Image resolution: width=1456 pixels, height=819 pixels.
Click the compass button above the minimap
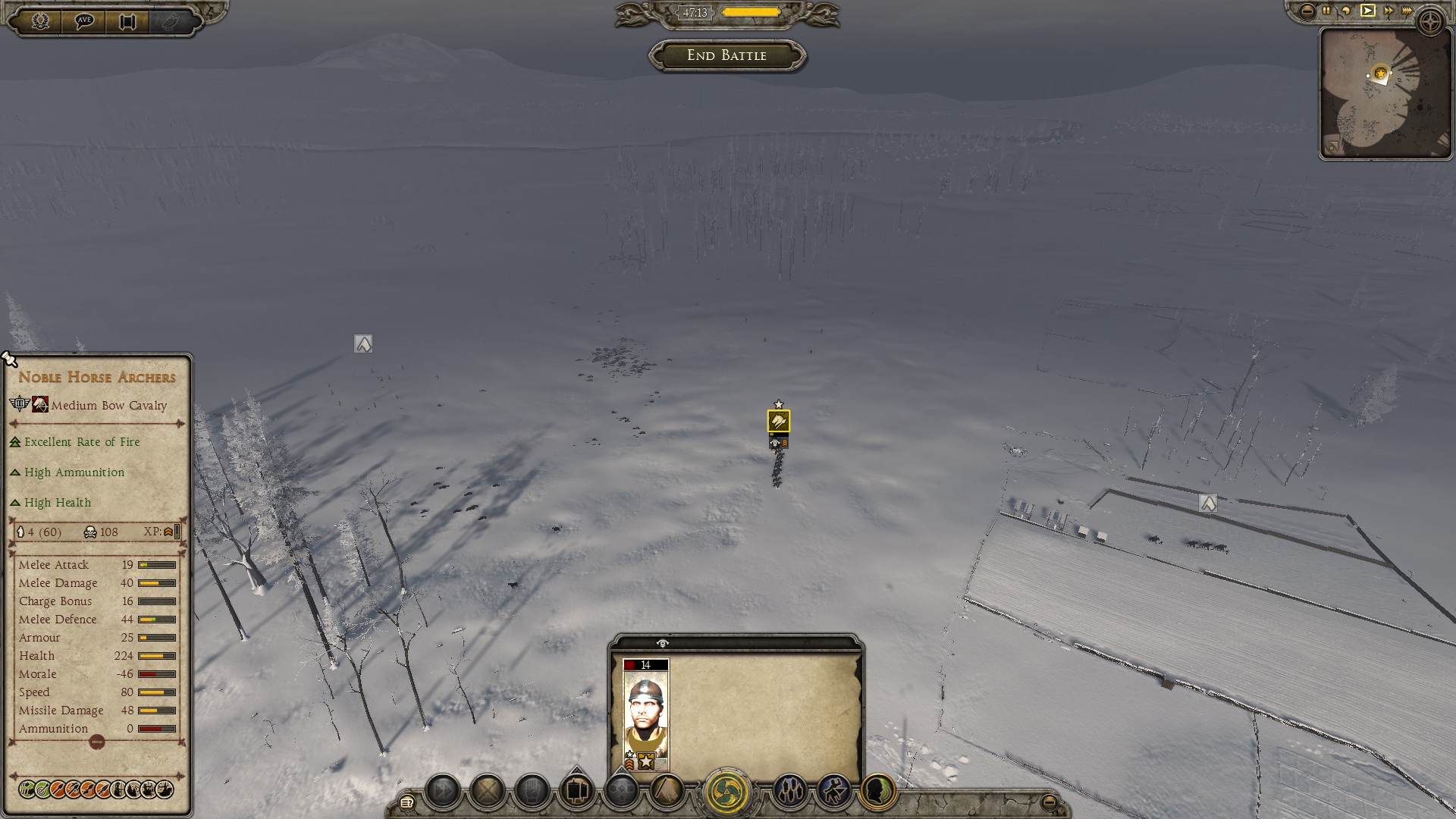(x=1431, y=21)
